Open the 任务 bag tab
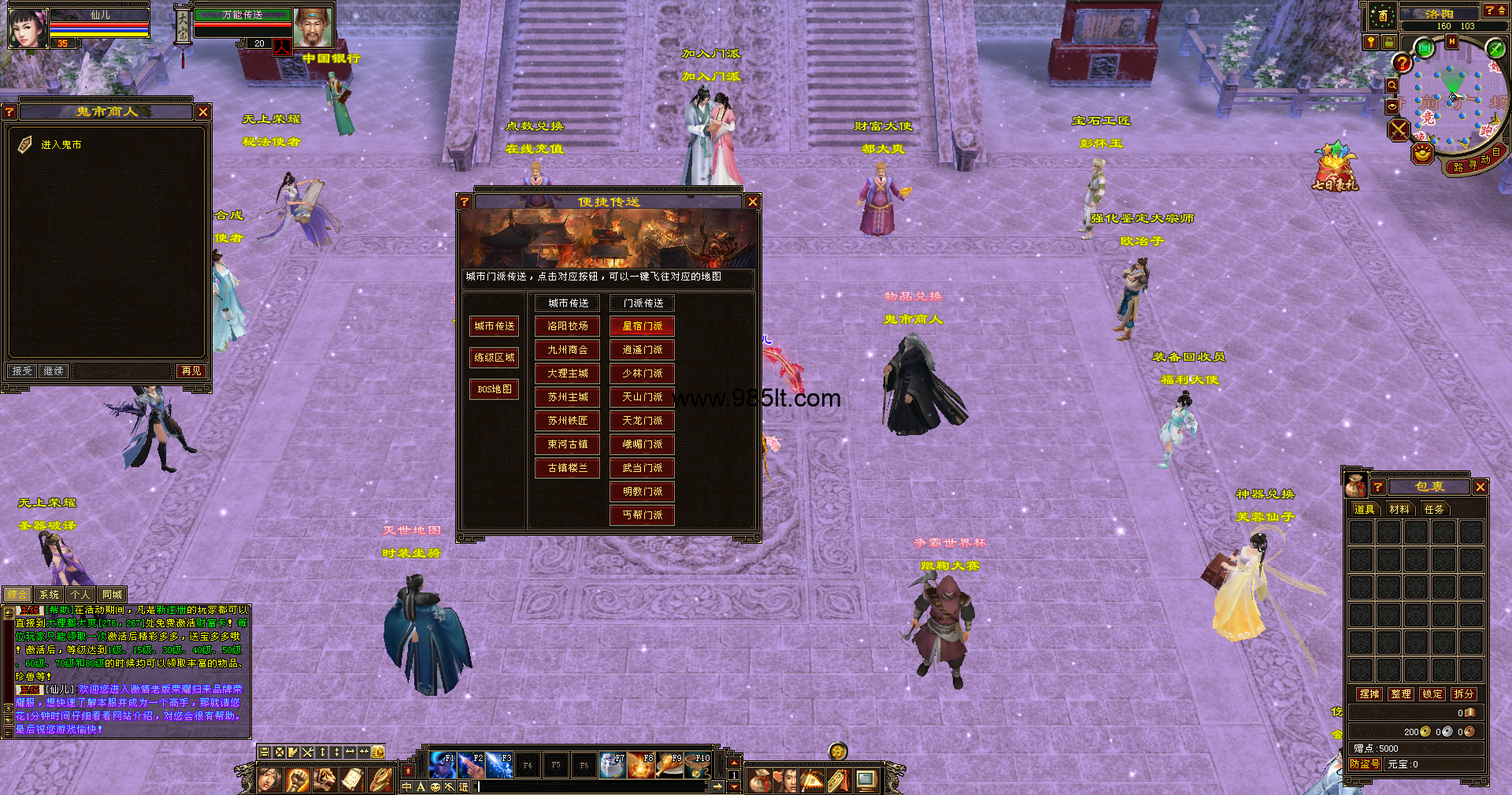Screen dimensions: 1512x795 click(1434, 510)
